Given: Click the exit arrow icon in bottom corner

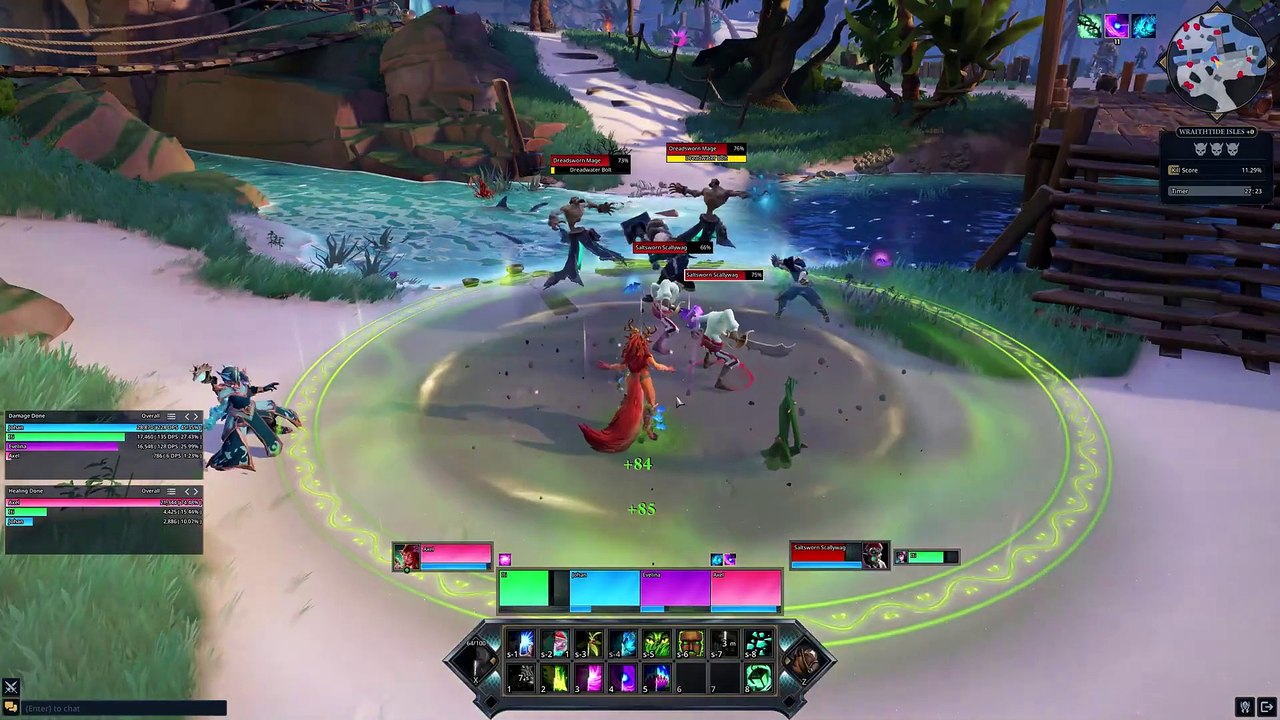Looking at the screenshot, I should point(1266,707).
